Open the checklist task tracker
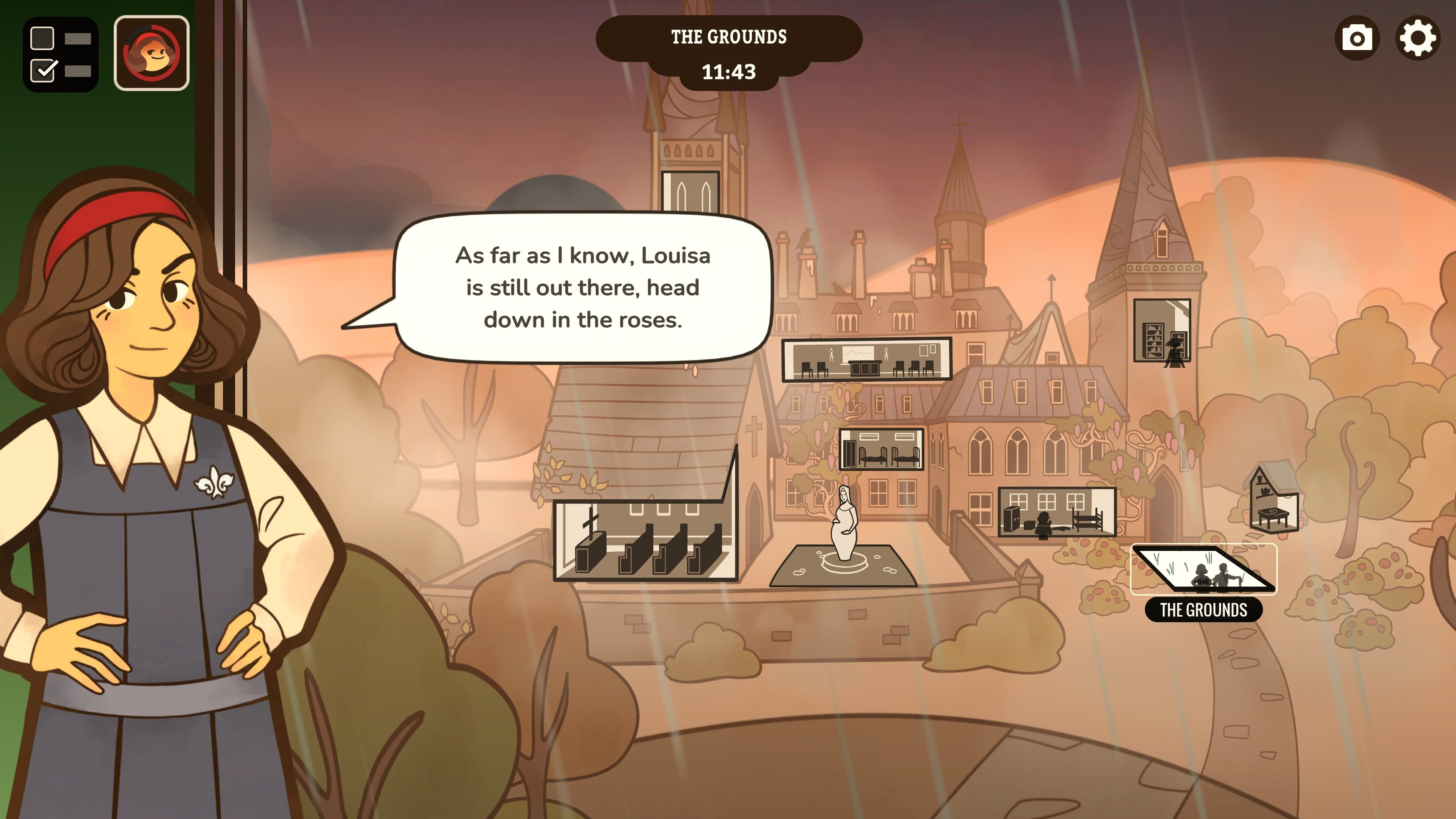The image size is (1456, 819). tap(61, 54)
